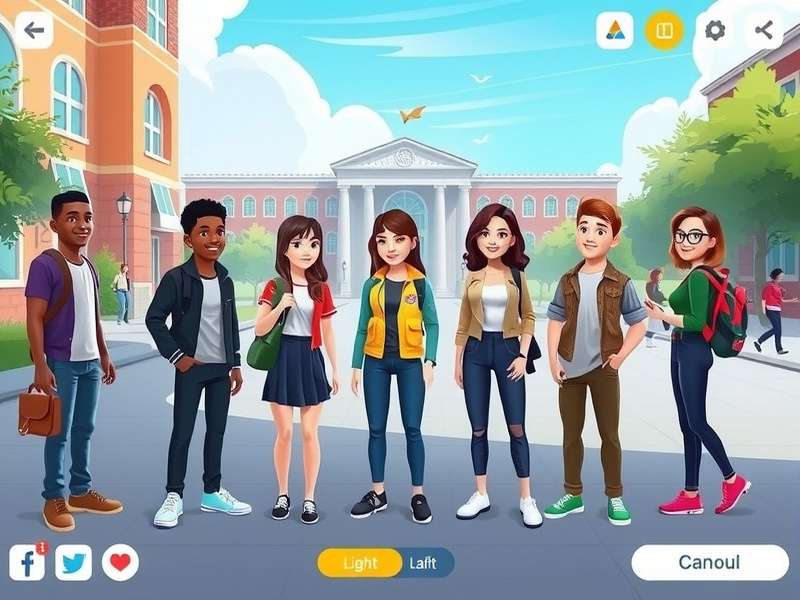800x600 pixels.
Task: Switch to the Lafit toggle option
Action: point(424,563)
